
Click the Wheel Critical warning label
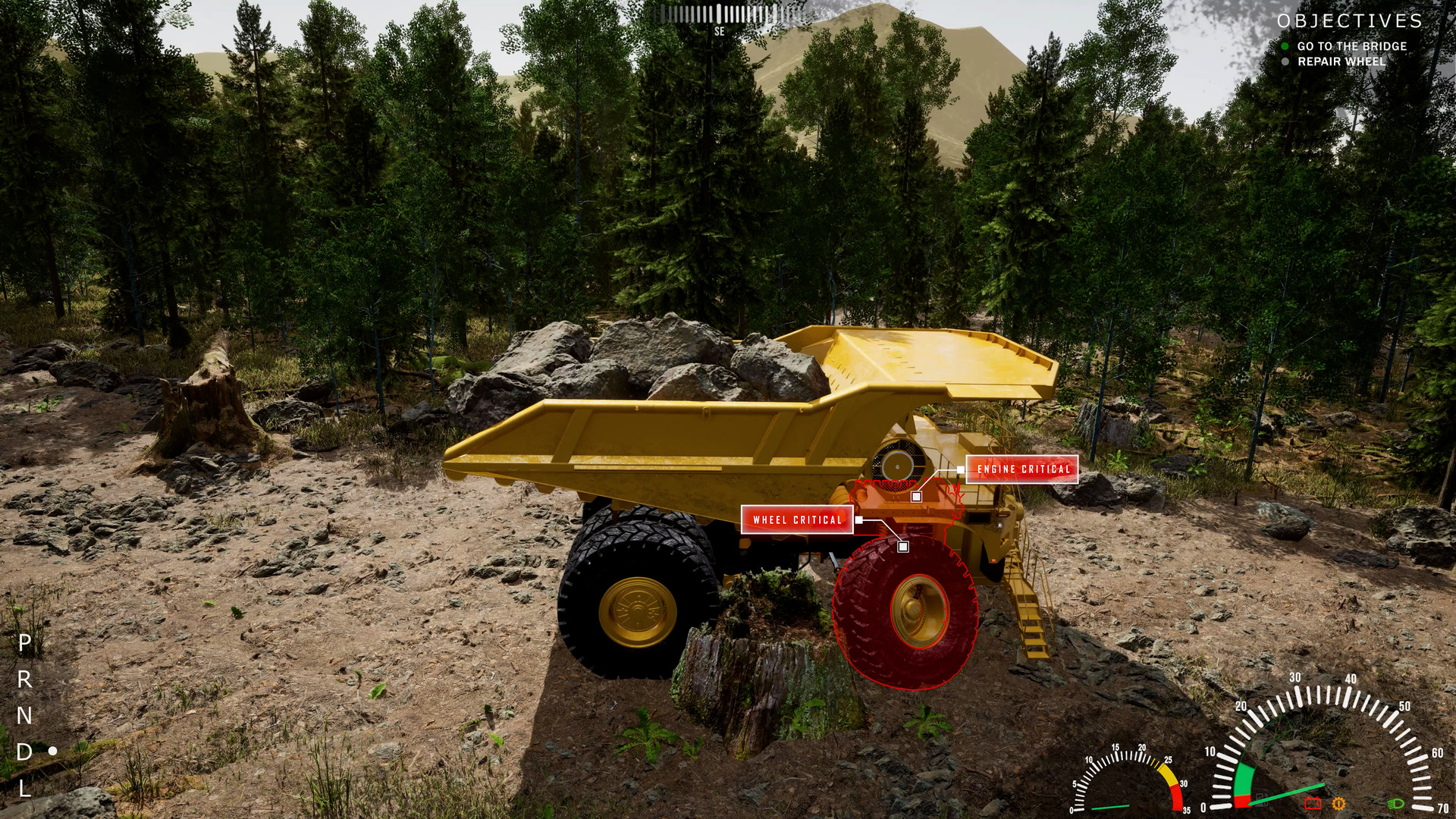[797, 521]
